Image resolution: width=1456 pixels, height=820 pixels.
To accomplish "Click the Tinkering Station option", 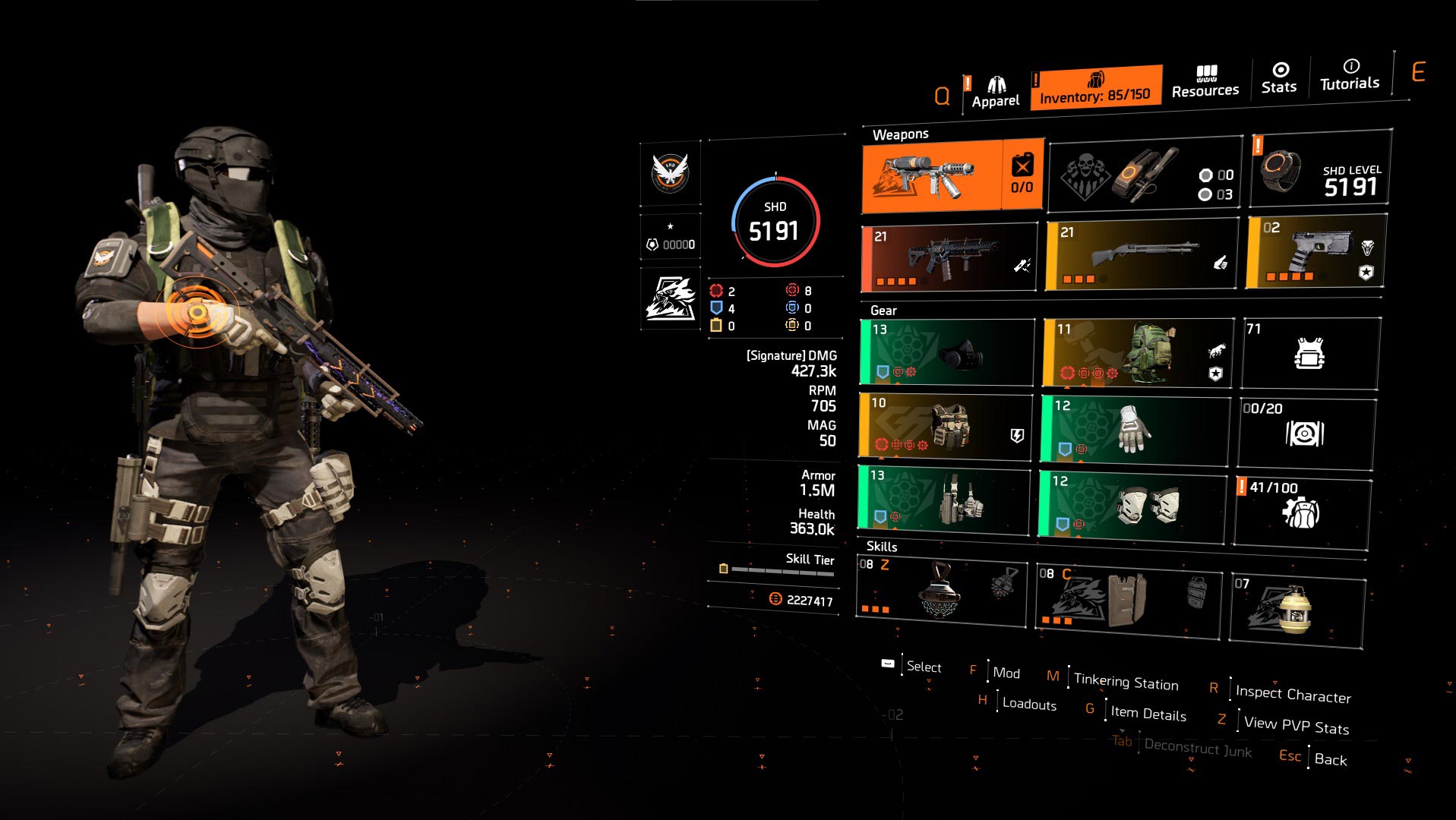I will tap(1126, 682).
